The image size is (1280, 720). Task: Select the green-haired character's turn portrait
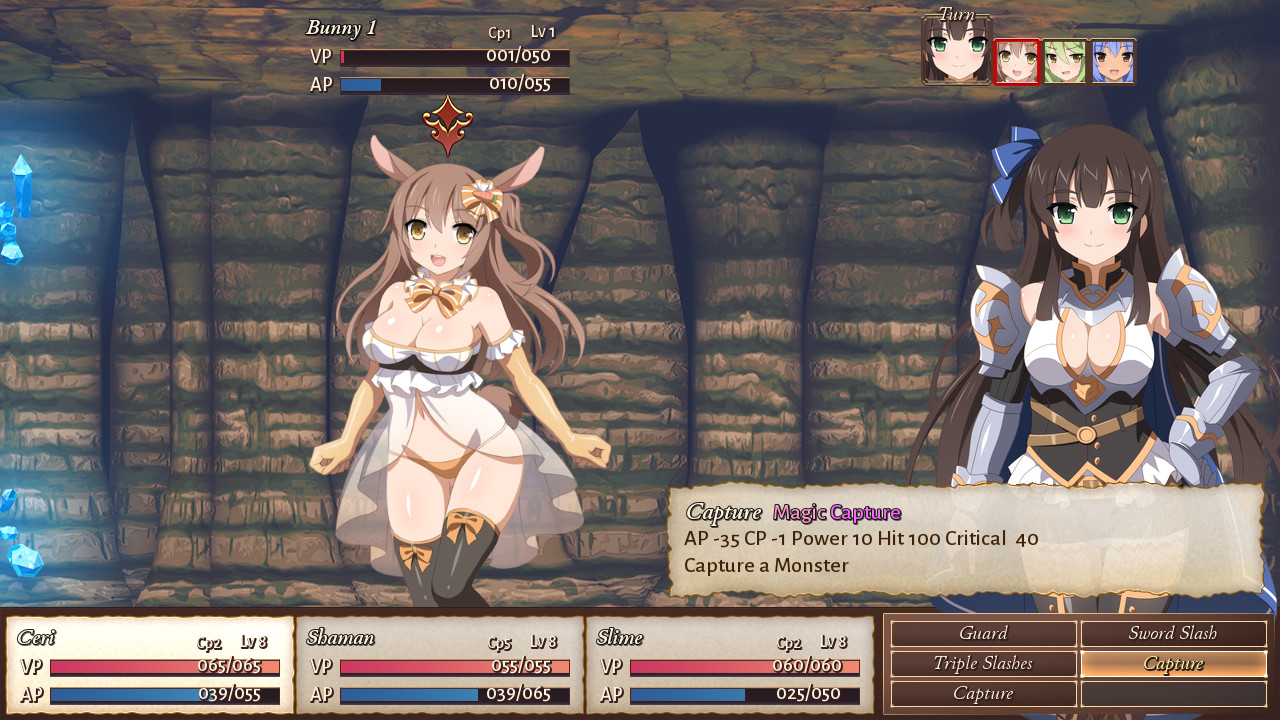[x=1066, y=61]
